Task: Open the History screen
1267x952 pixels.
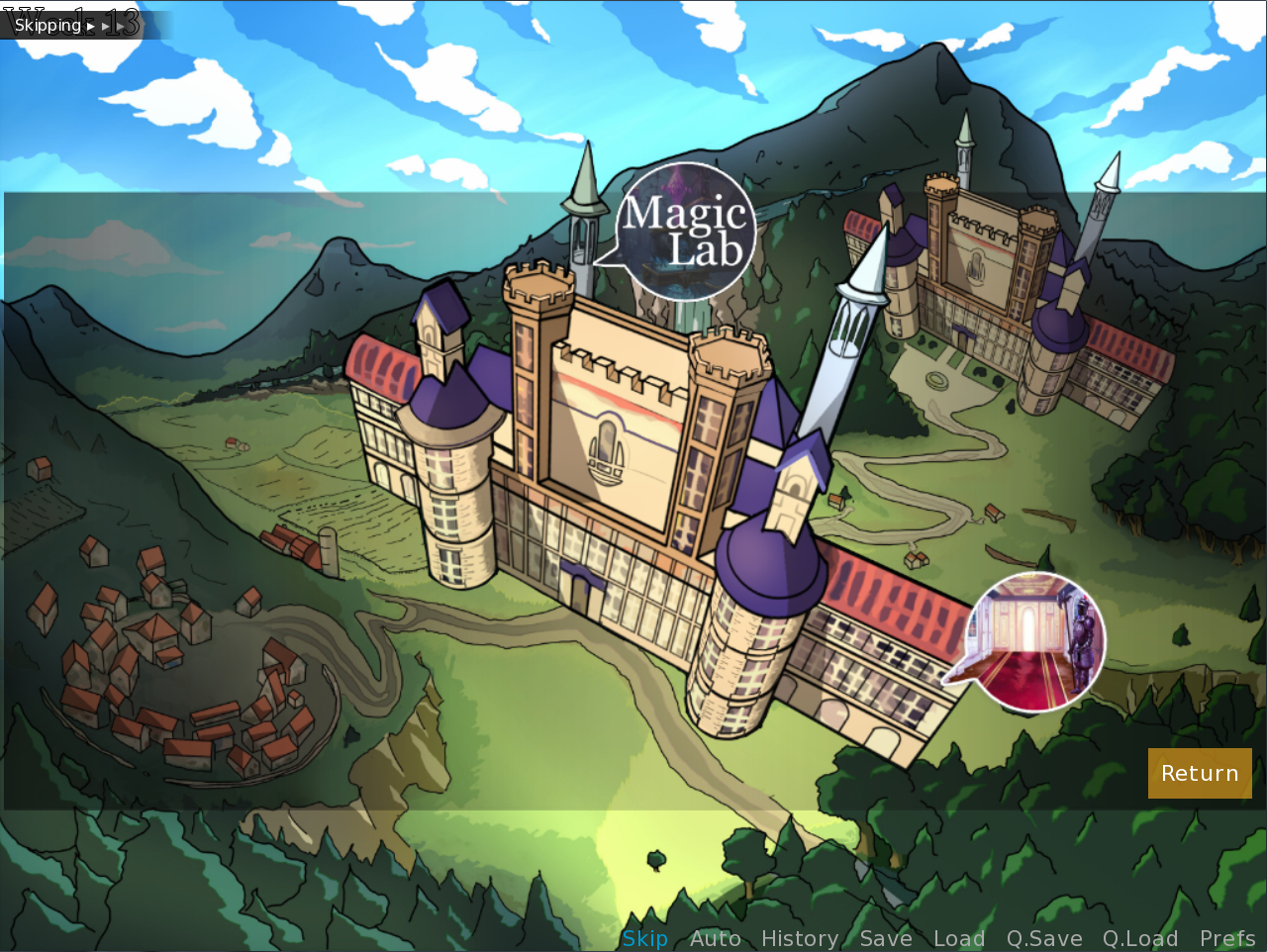Action: (800, 938)
